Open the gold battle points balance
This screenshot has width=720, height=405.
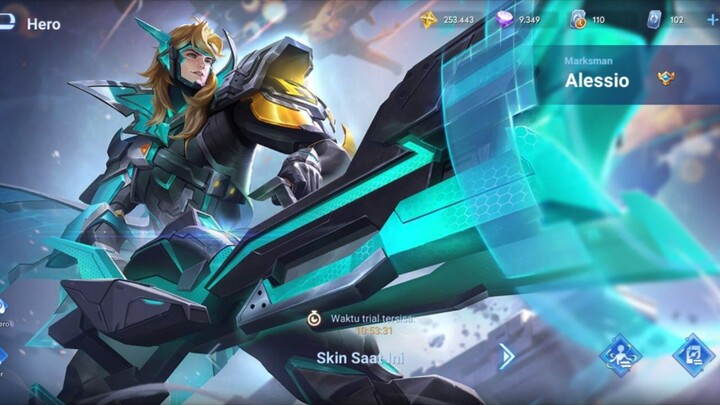point(446,19)
